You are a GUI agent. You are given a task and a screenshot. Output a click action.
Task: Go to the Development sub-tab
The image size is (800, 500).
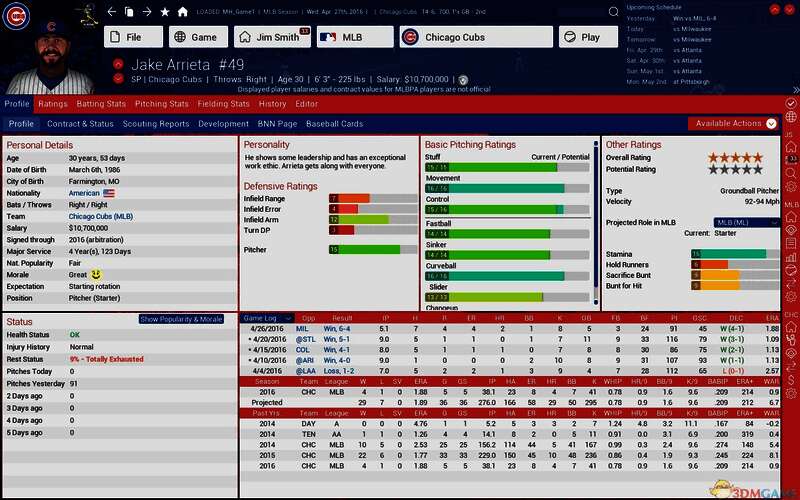(x=223, y=124)
